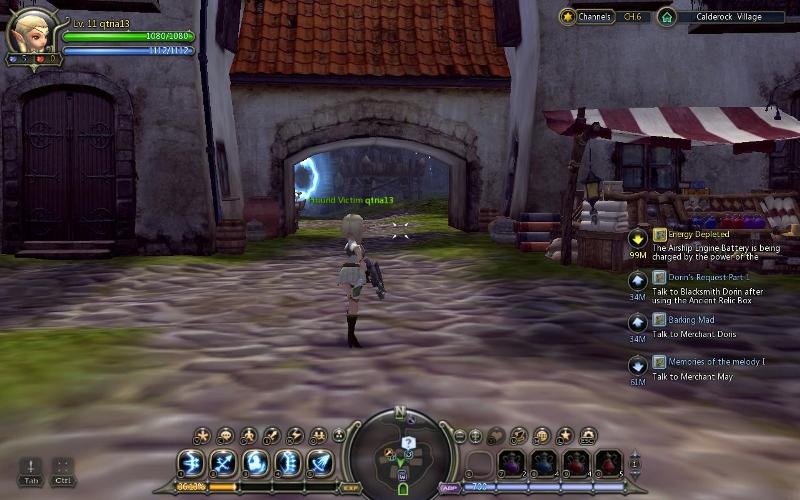Click the Tab key indicator button

coord(31,471)
